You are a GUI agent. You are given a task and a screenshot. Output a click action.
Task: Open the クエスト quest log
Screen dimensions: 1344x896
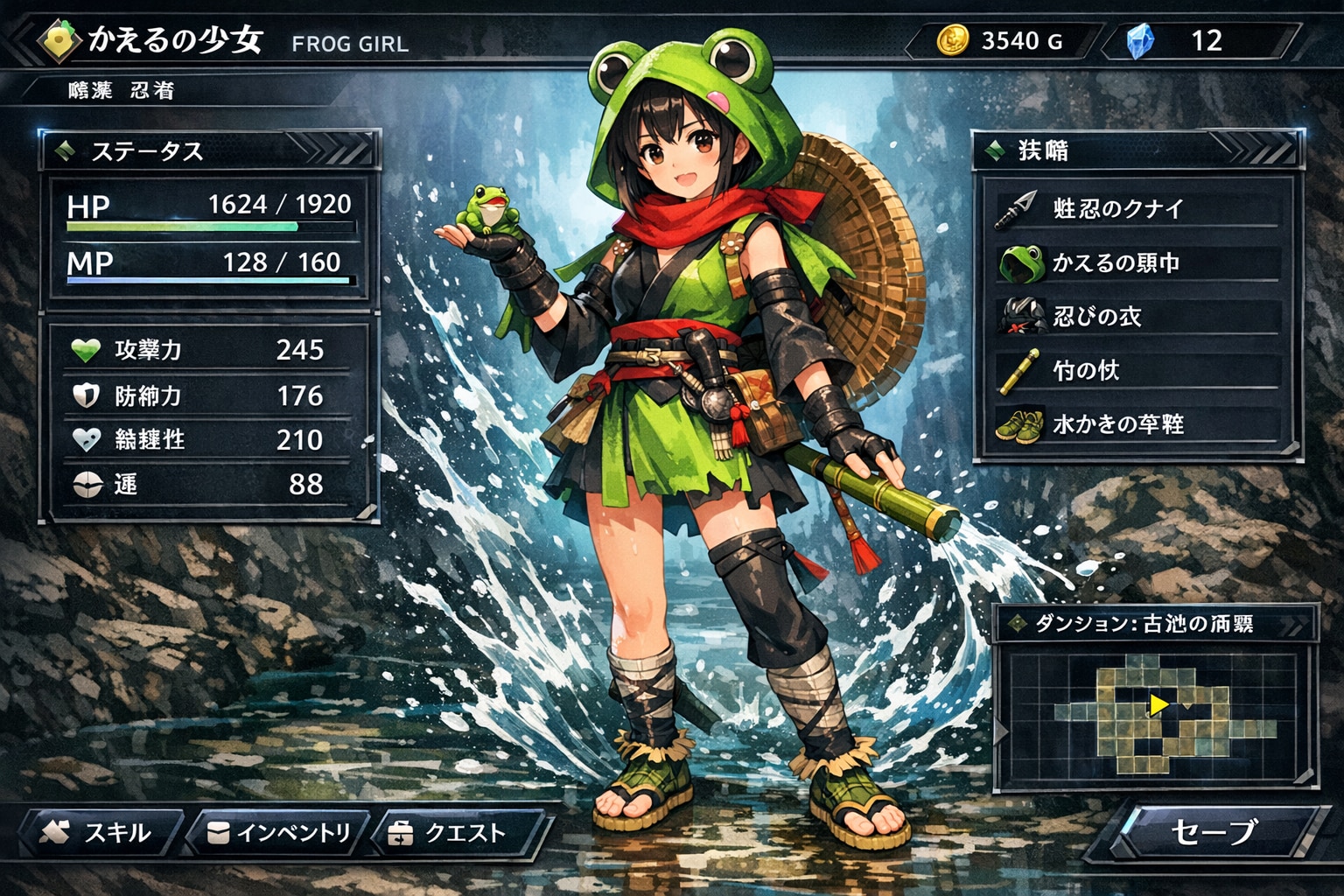click(457, 832)
